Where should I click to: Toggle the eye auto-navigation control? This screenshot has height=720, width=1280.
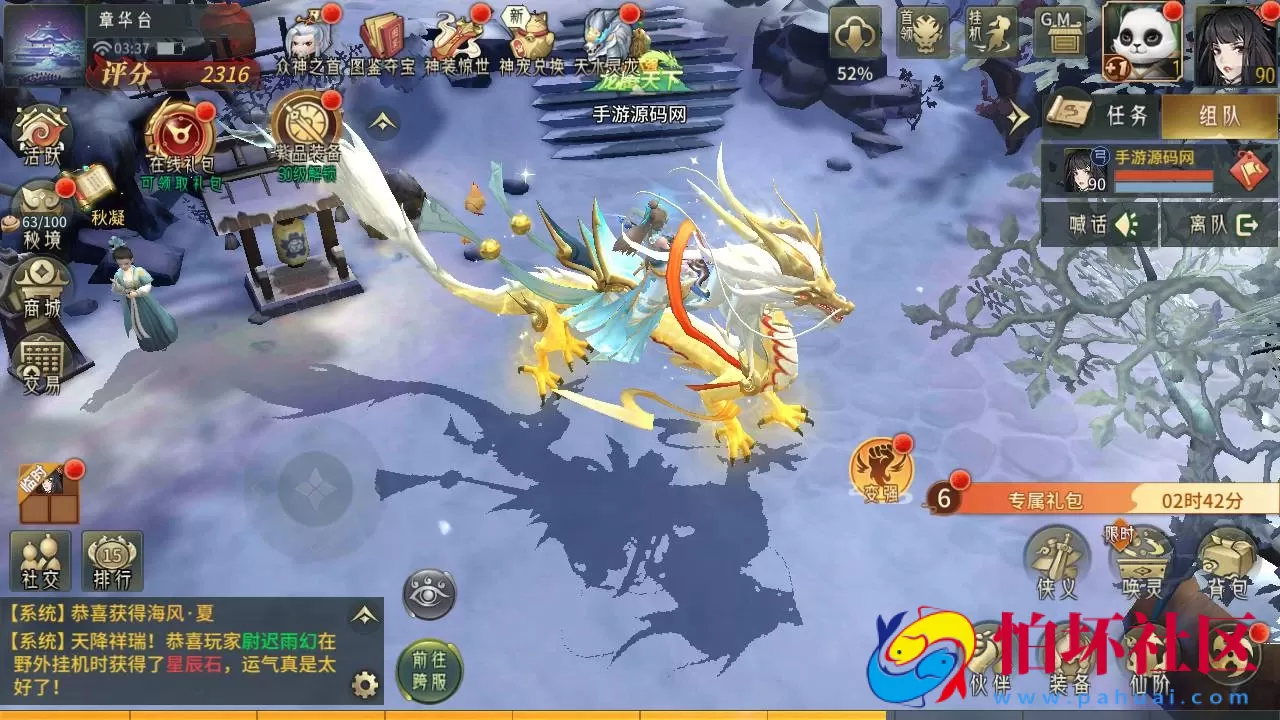click(x=429, y=594)
